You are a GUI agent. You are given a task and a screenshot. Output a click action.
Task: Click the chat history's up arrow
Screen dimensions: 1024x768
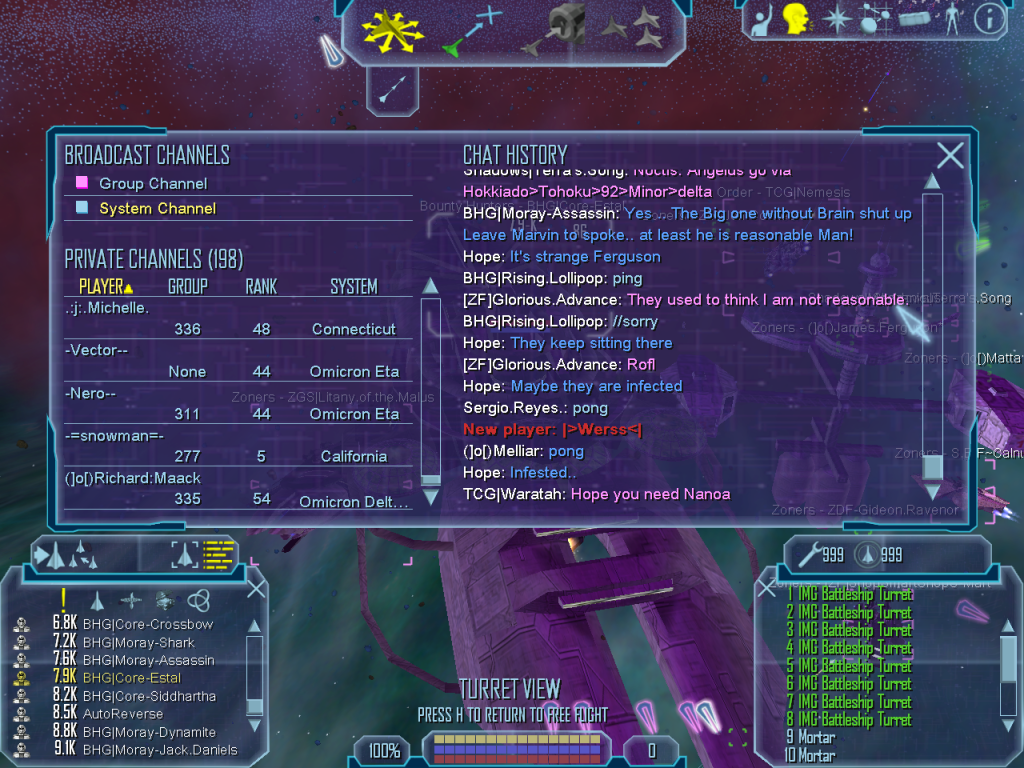tap(932, 181)
